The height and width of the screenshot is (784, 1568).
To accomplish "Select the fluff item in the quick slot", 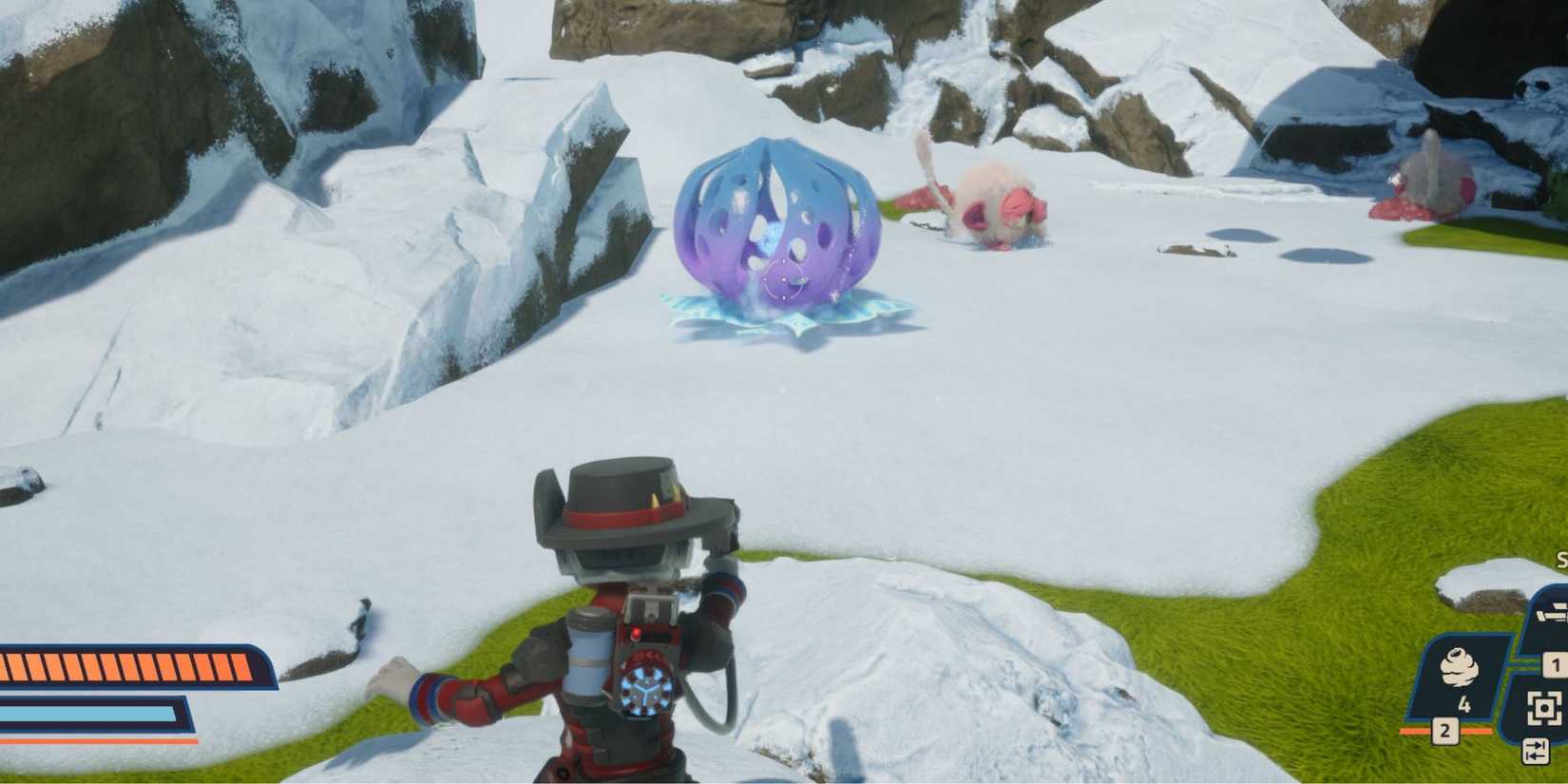I will (1460, 665).
